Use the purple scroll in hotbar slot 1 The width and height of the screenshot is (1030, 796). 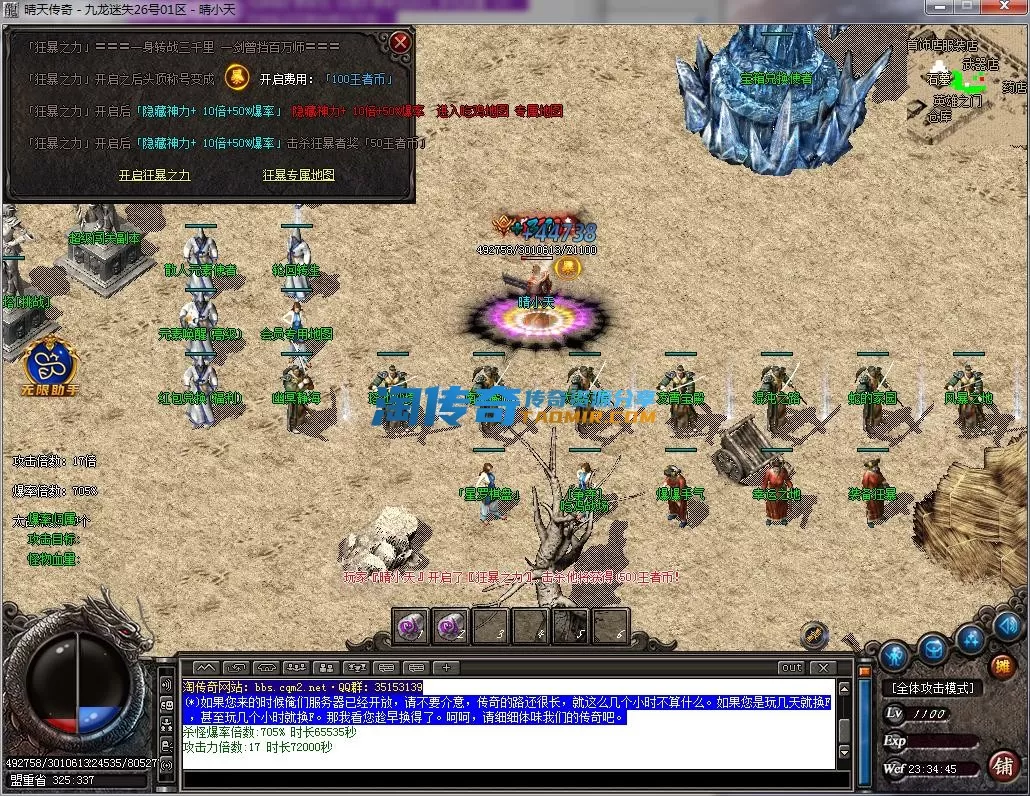click(x=411, y=626)
